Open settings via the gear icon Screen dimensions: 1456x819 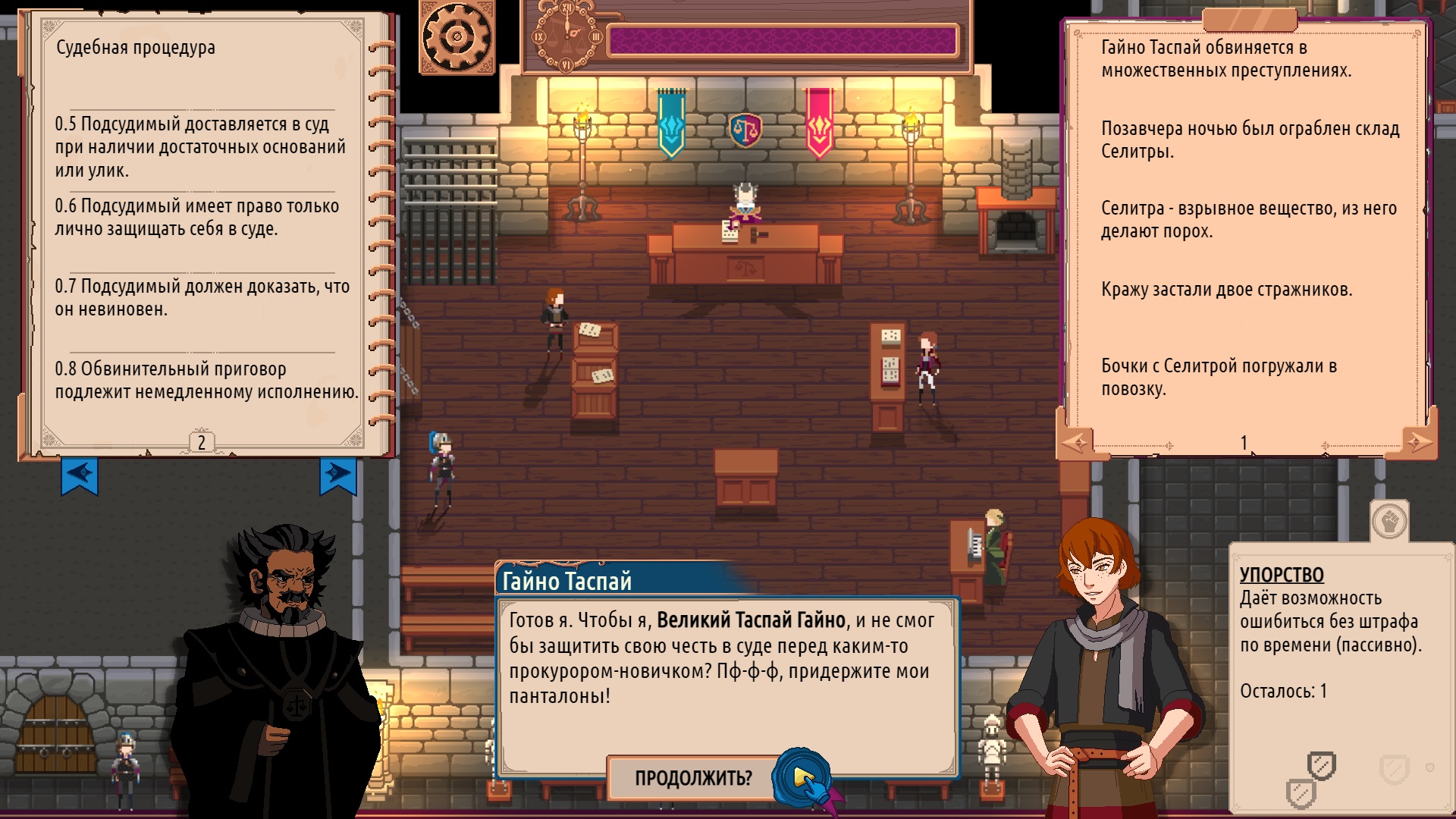point(457,36)
